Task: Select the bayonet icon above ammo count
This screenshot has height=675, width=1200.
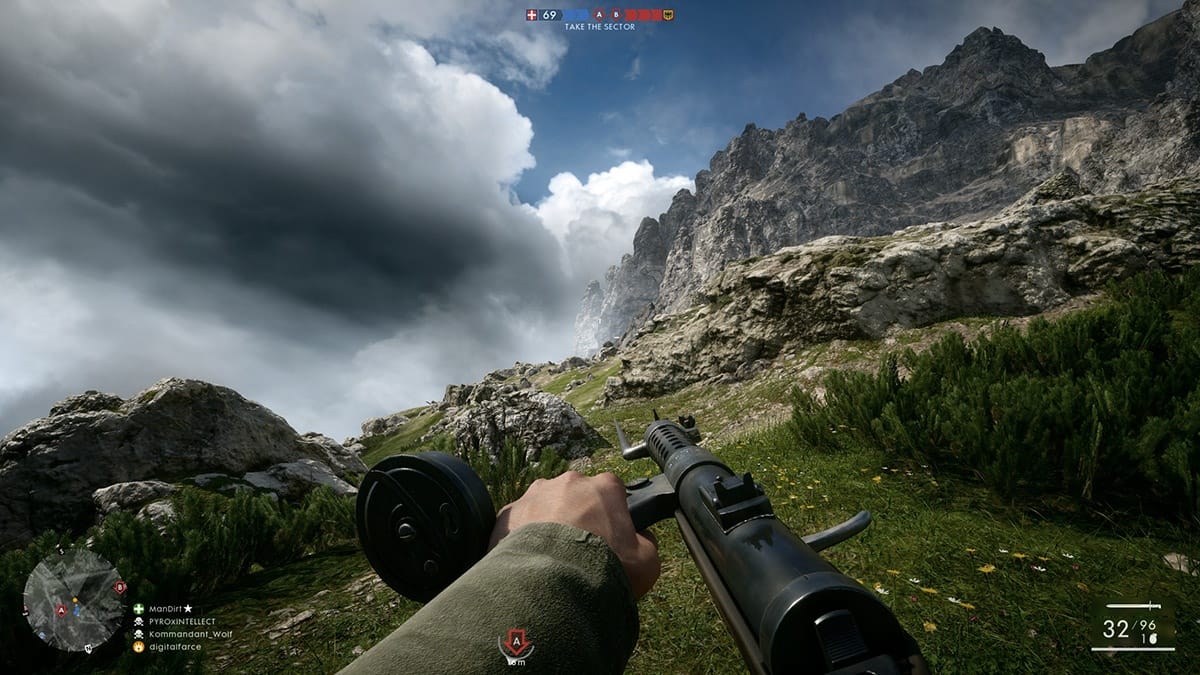Action: (x=1132, y=606)
